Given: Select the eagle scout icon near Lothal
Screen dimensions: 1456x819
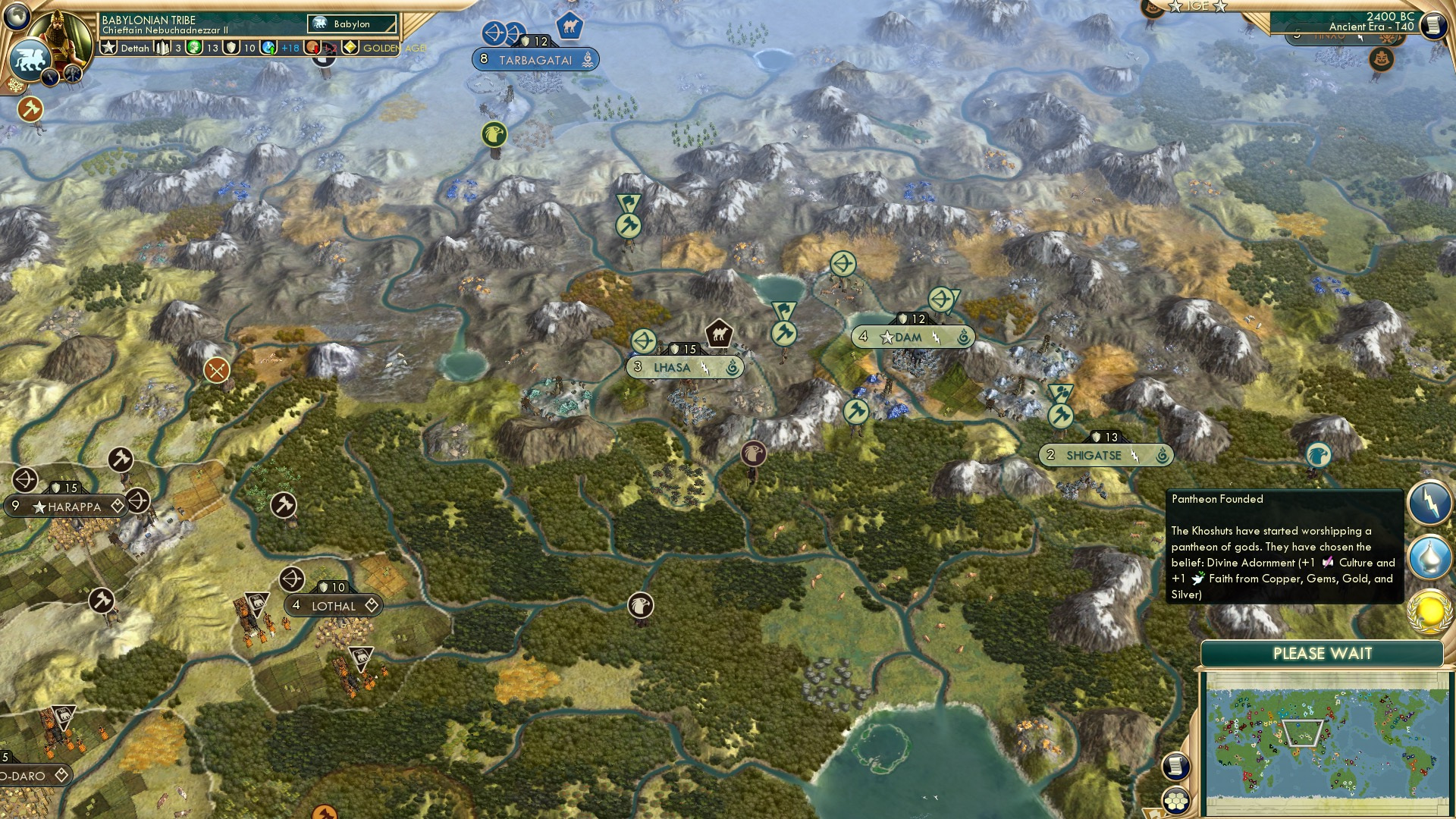Looking at the screenshot, I should [641, 605].
